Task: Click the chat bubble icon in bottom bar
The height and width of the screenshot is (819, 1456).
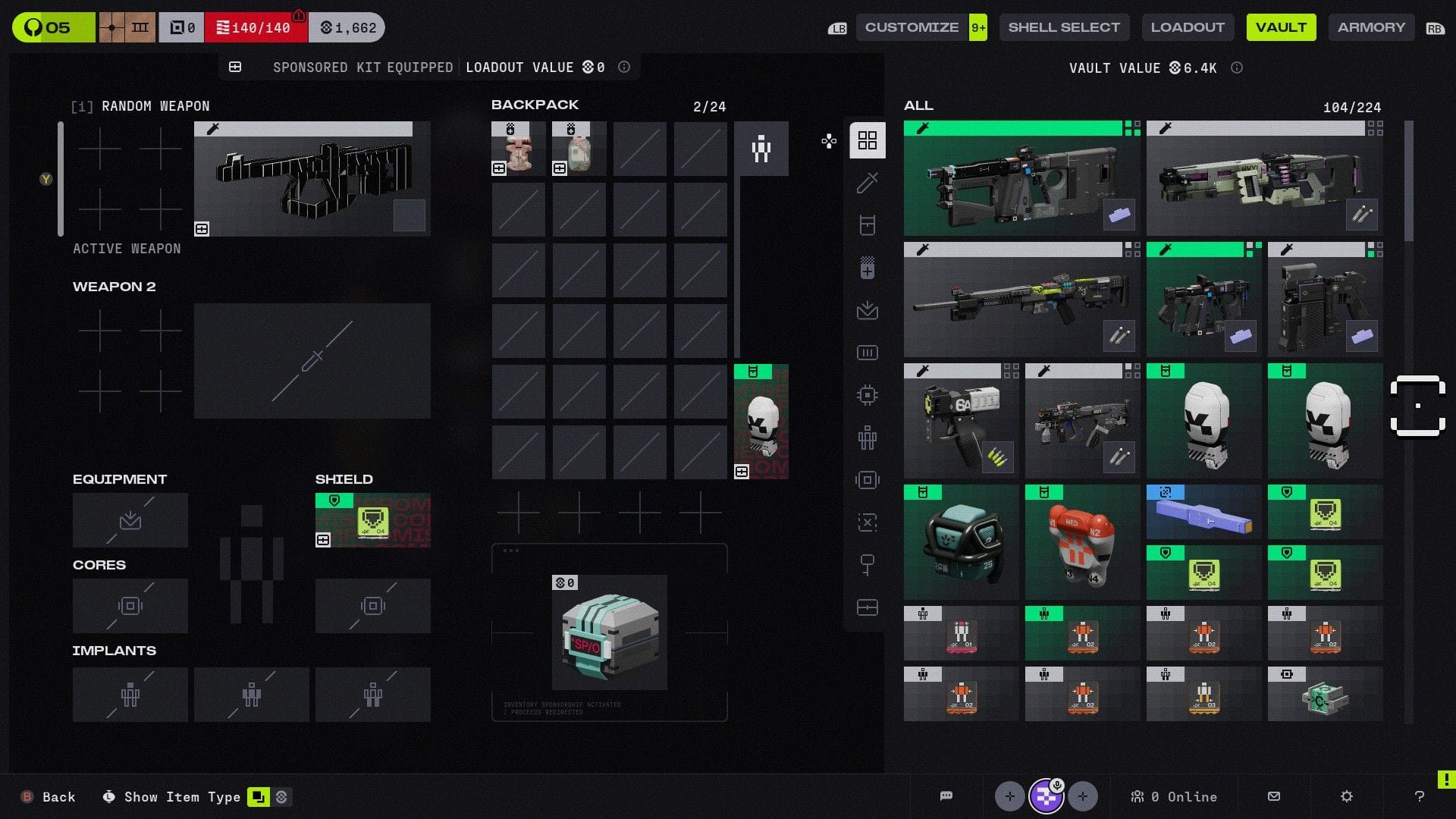Action: [946, 795]
